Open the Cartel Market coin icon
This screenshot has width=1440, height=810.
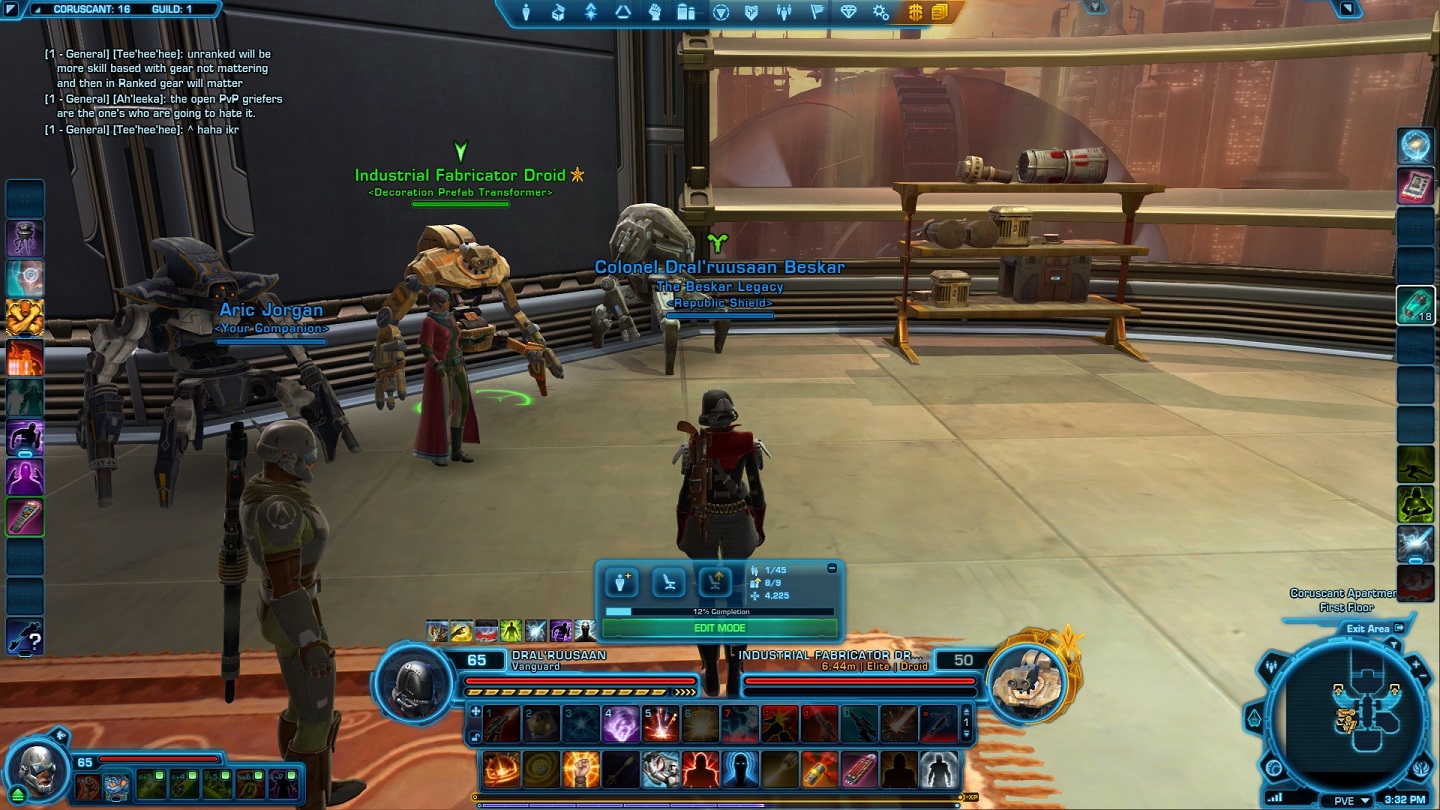click(x=915, y=12)
